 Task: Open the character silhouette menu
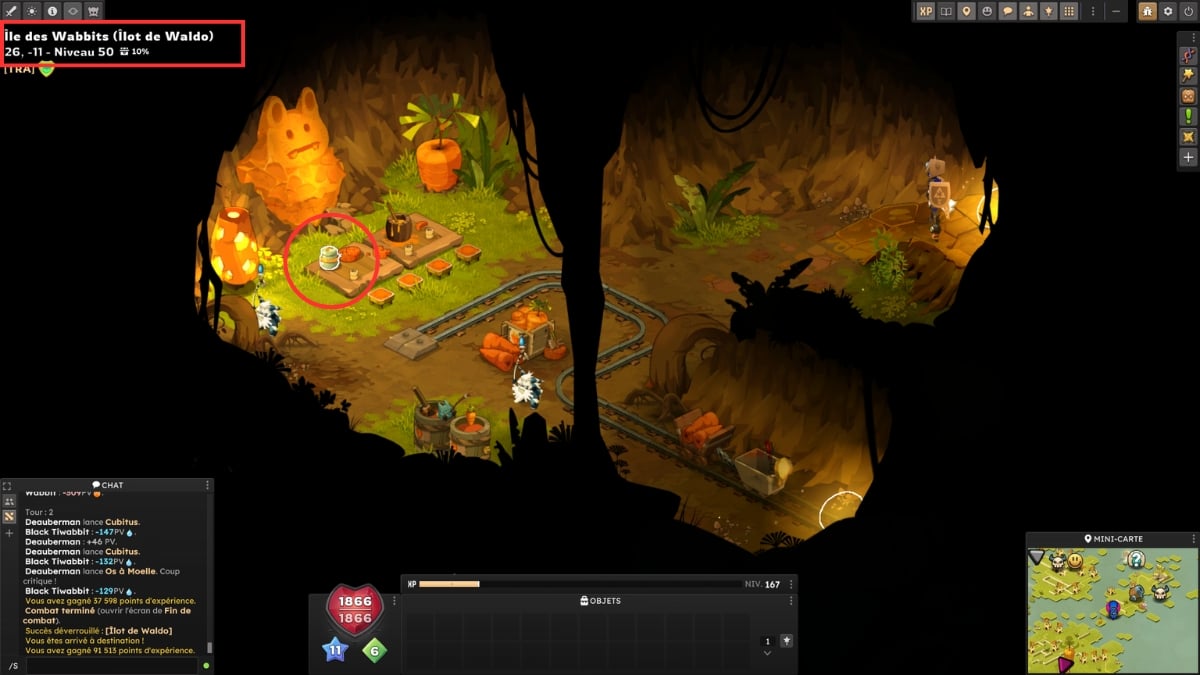click(1028, 11)
